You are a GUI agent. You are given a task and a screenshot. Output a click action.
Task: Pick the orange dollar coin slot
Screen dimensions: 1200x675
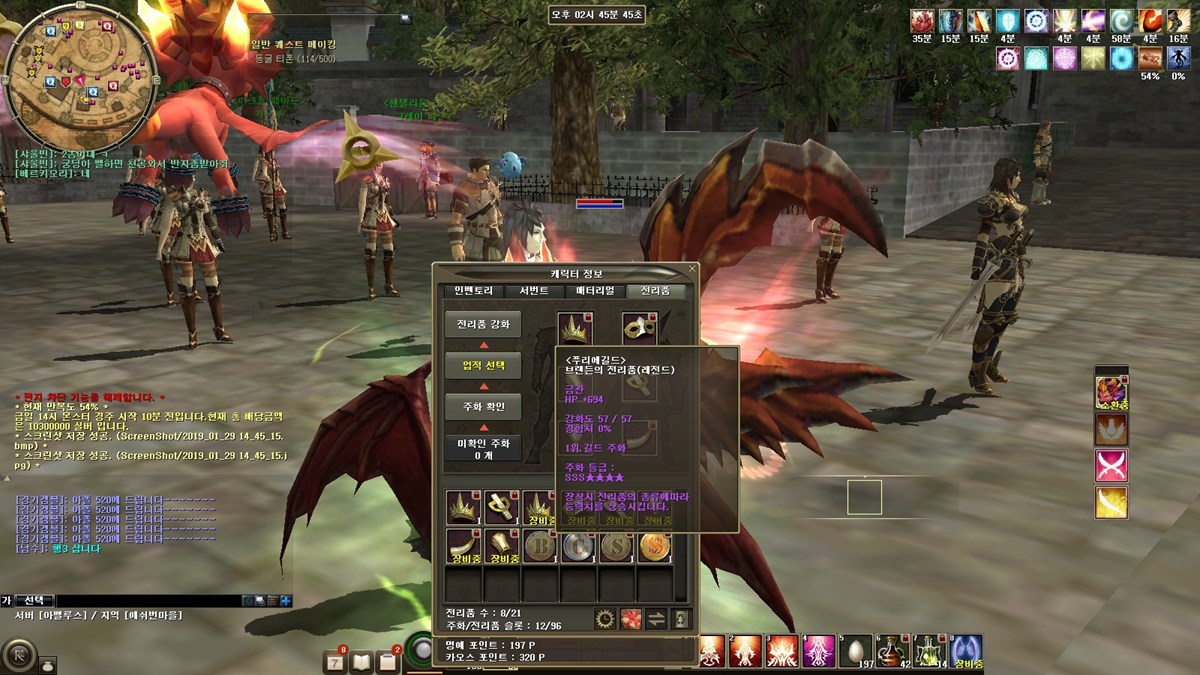(x=654, y=546)
